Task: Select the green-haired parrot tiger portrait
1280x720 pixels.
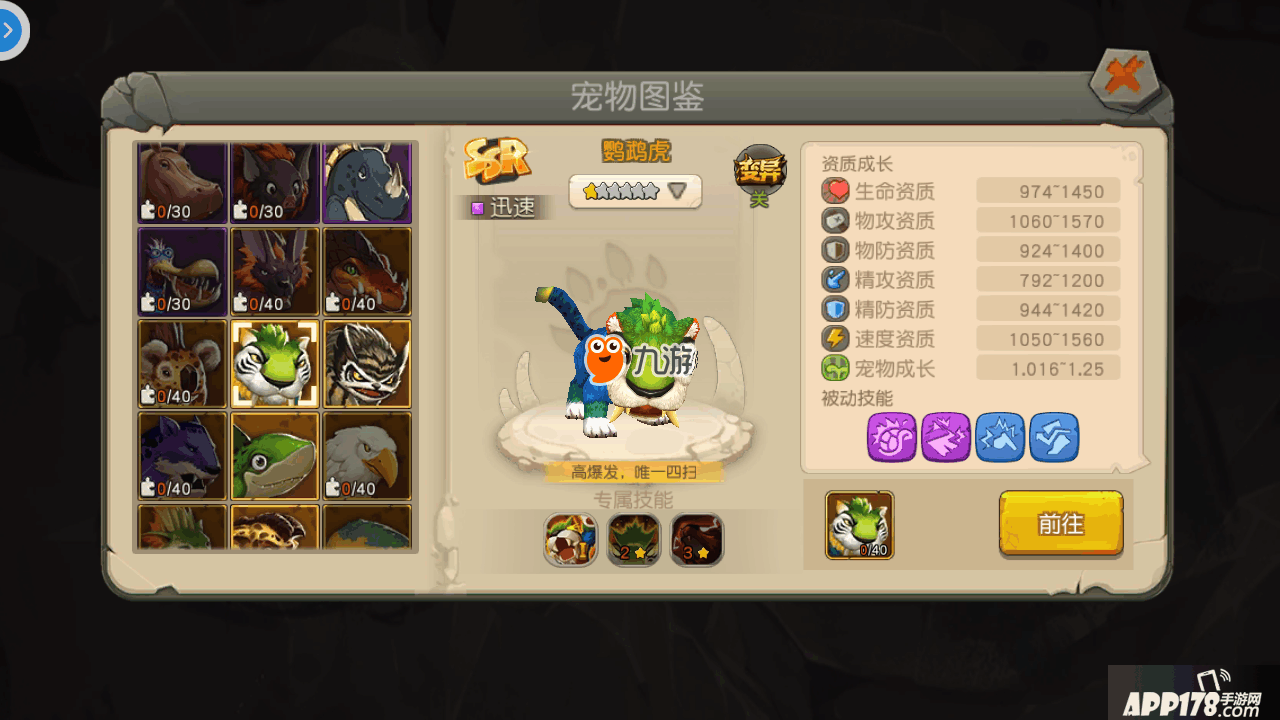Action: [275, 363]
